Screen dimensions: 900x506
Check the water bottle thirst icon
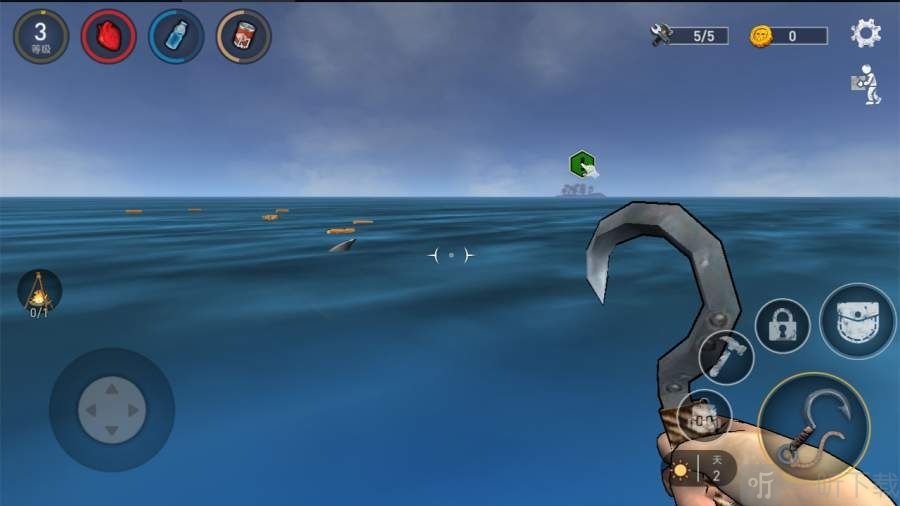[x=176, y=36]
